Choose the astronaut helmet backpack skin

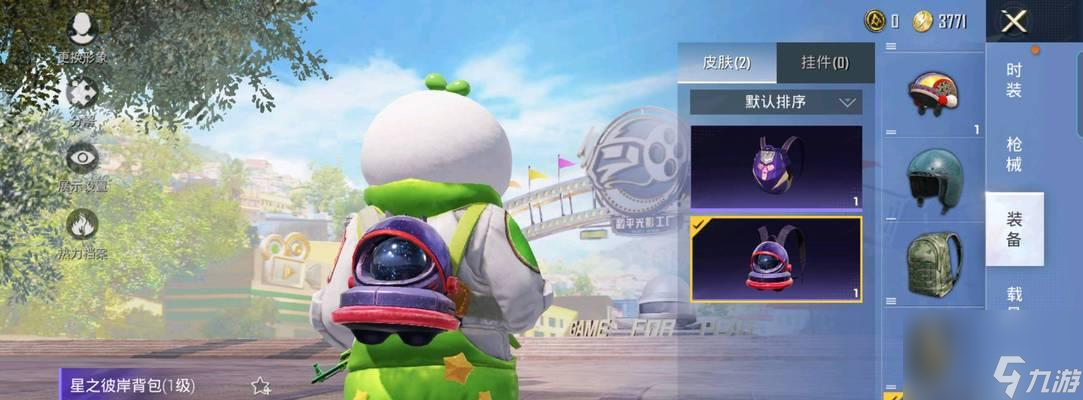tap(776, 259)
